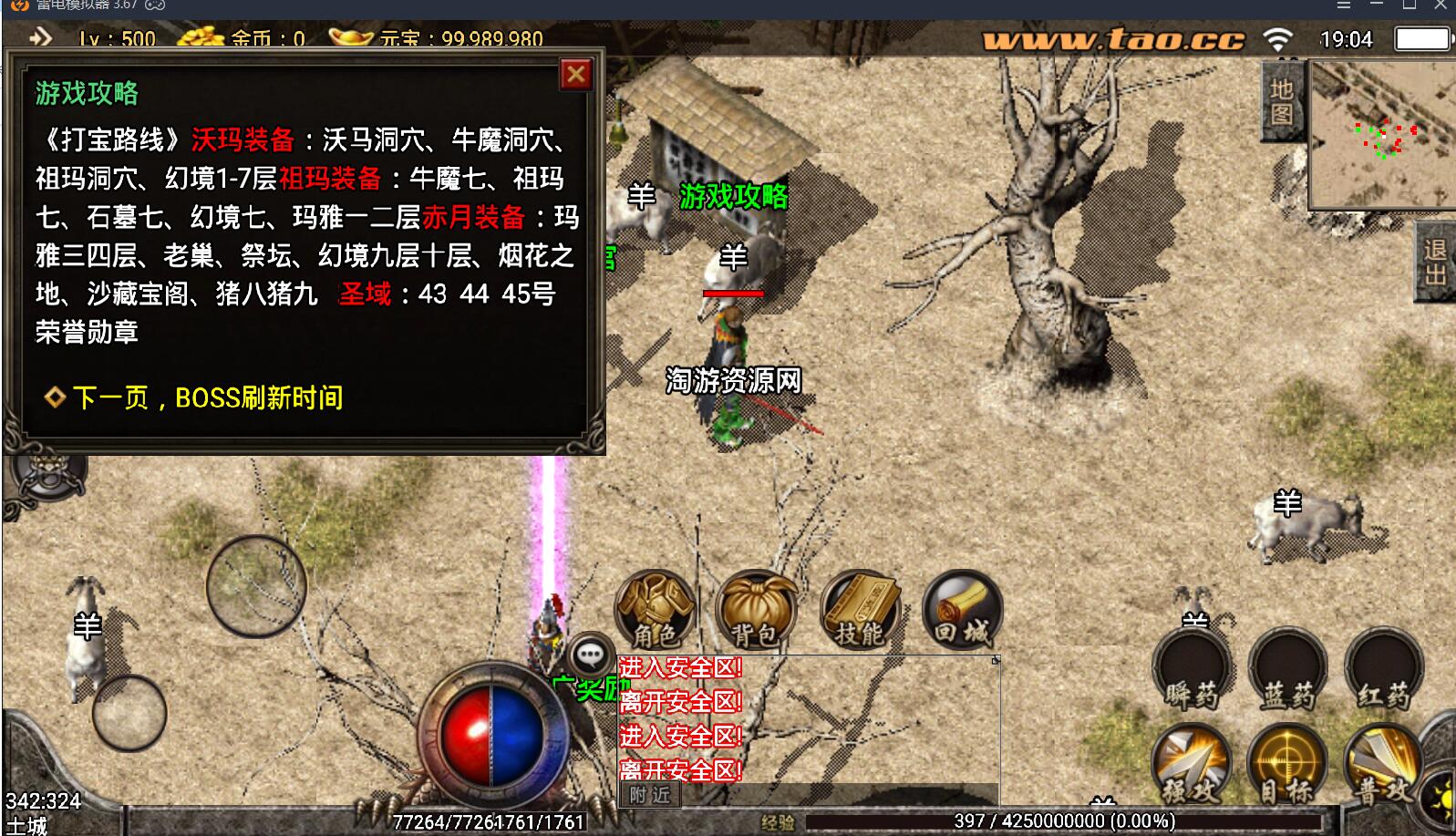Close the emulator window
The height and width of the screenshot is (836, 1456).
tap(1441, 5)
